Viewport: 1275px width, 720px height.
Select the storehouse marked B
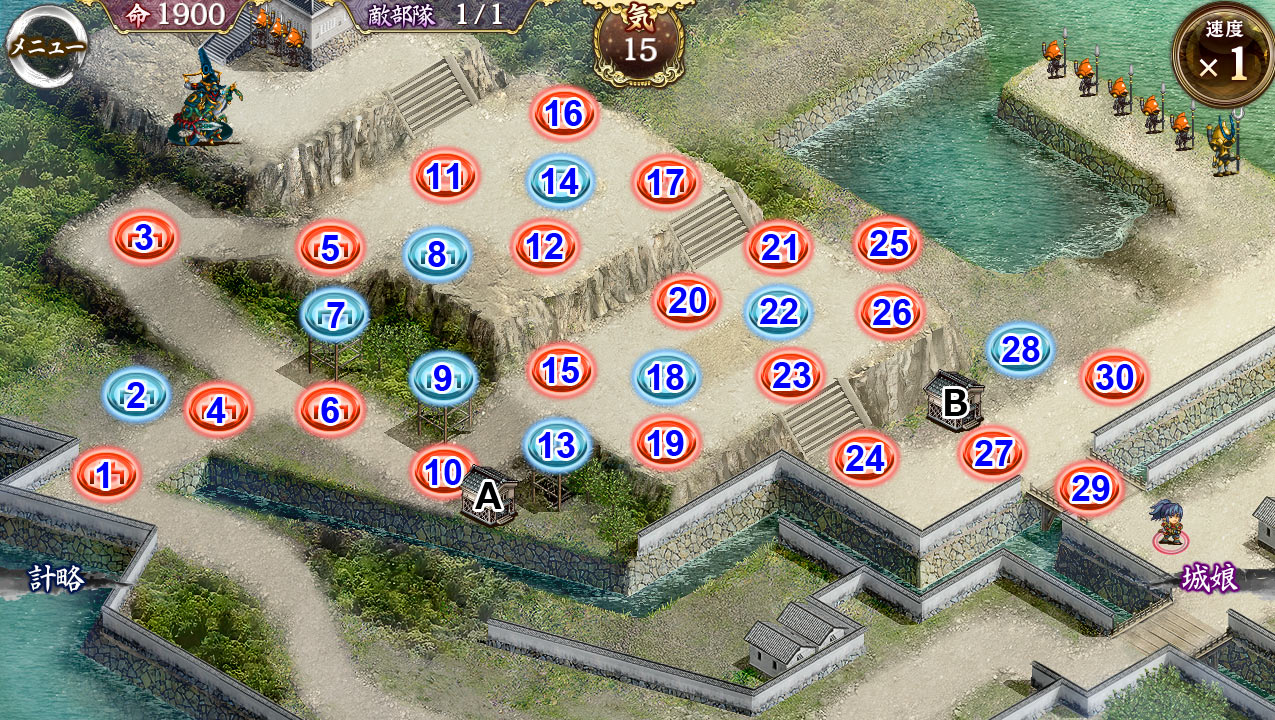click(x=955, y=401)
